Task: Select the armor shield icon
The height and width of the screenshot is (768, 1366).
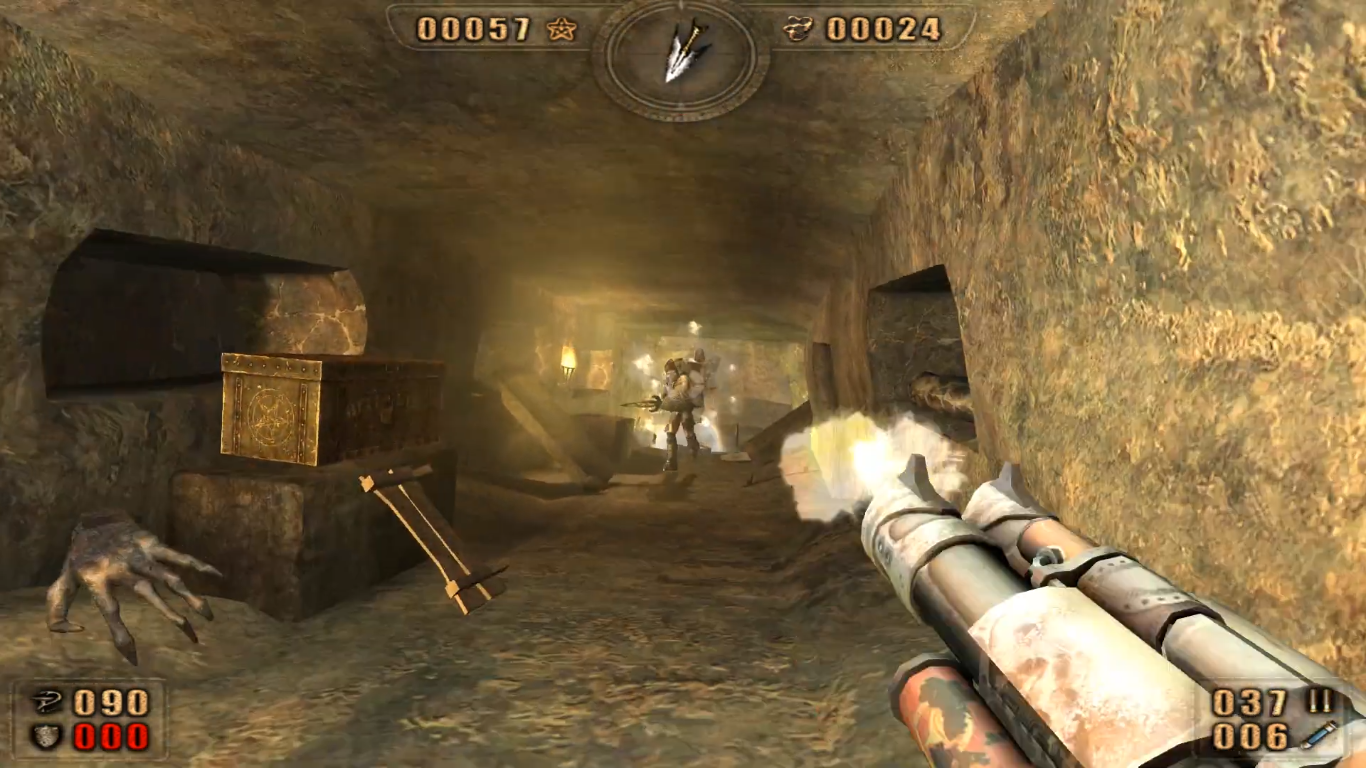Action: click(x=45, y=737)
